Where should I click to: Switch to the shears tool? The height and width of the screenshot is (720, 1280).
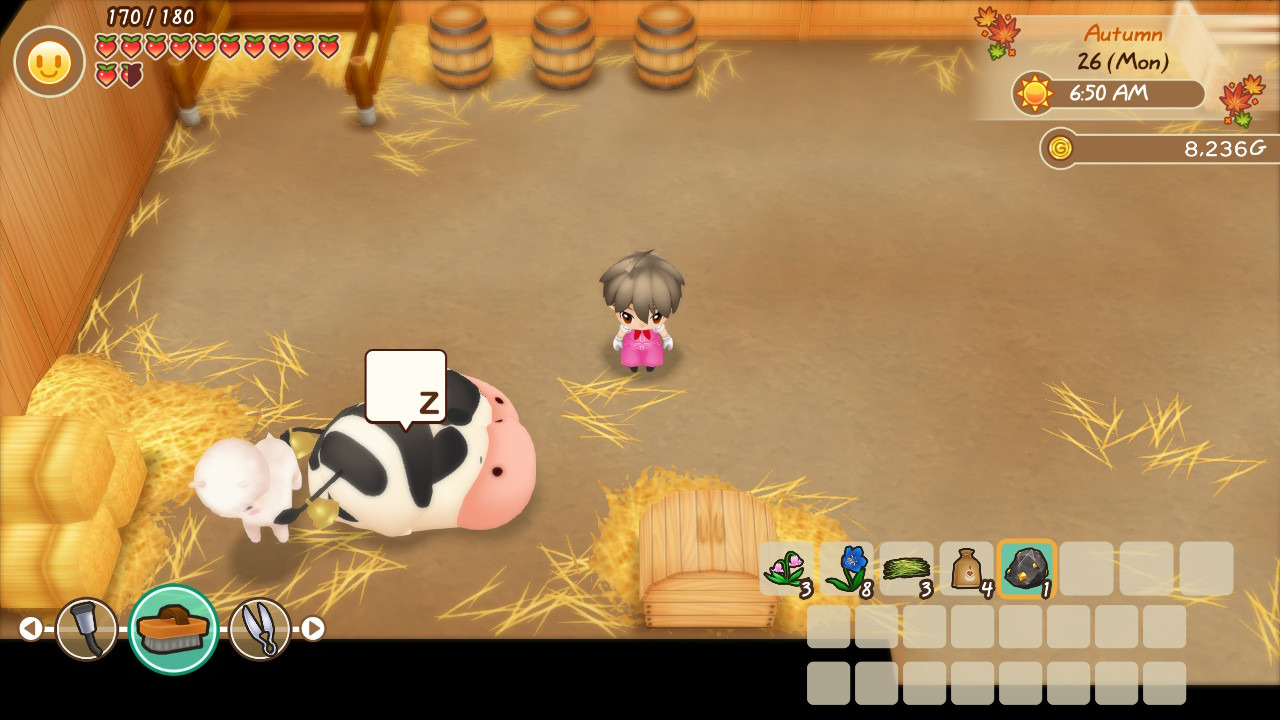[260, 628]
